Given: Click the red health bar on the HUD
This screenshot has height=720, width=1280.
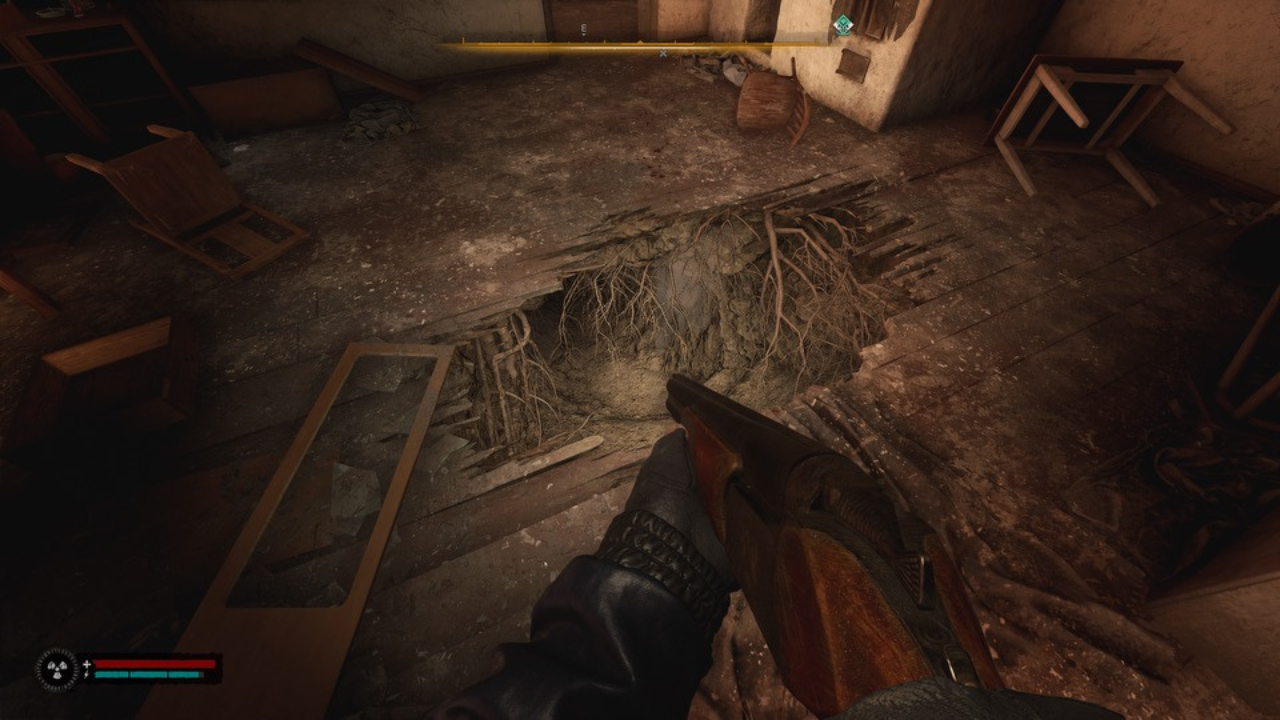Looking at the screenshot, I should click(x=155, y=663).
